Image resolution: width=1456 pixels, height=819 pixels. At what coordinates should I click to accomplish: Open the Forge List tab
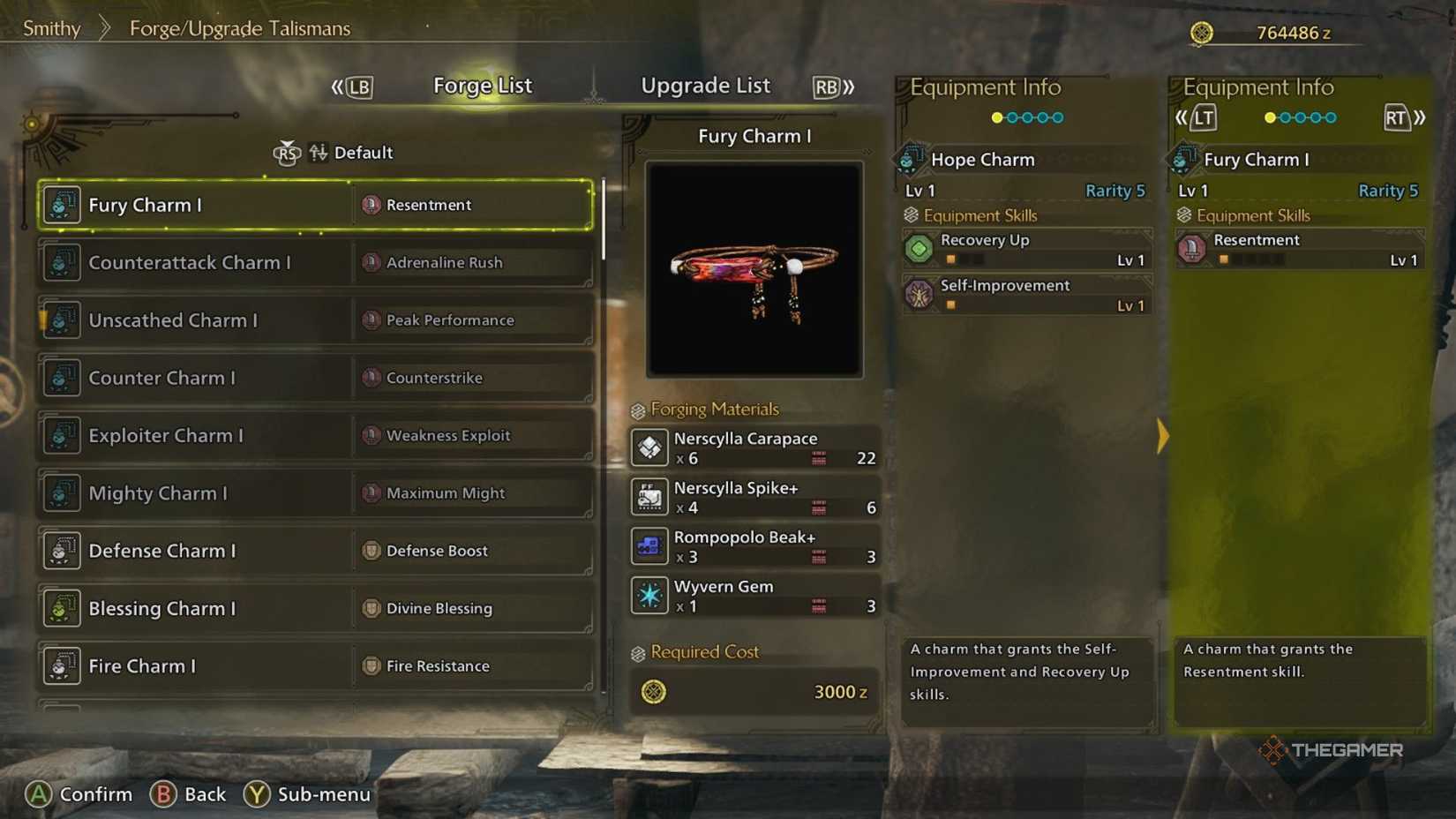(x=483, y=85)
